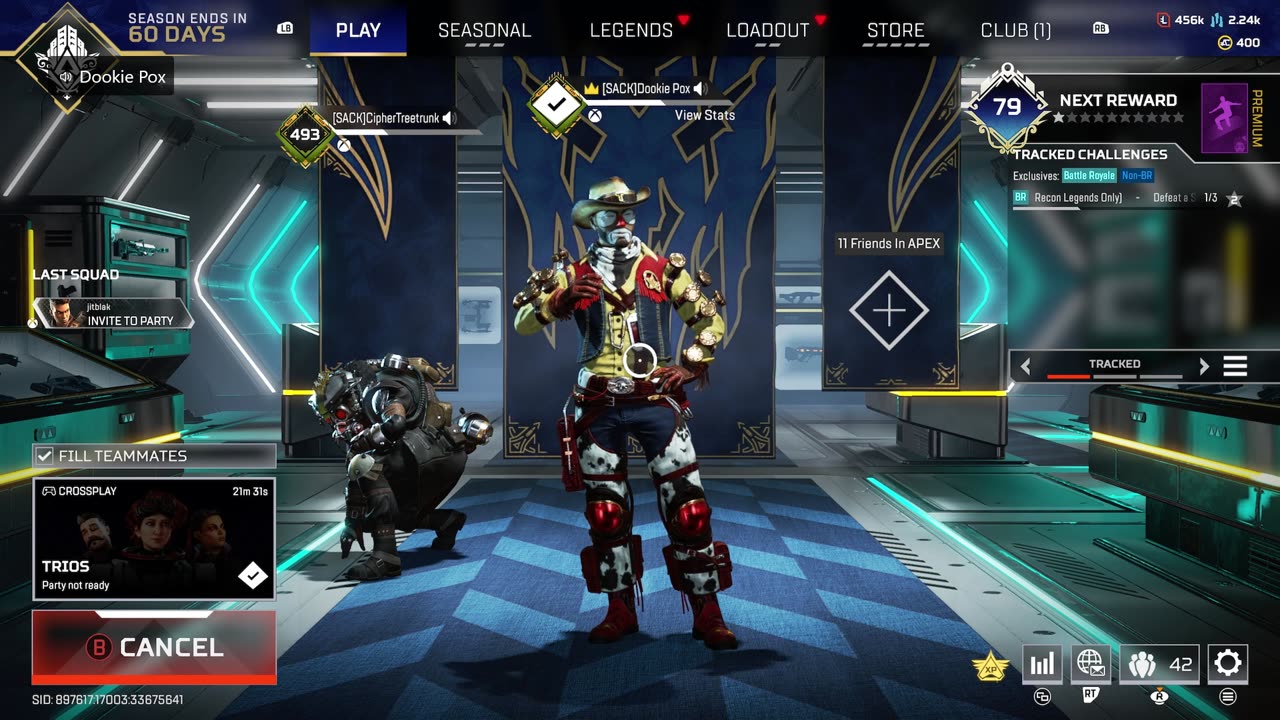Click the Play tab
Screen dimensions: 1280x720
pyautogui.click(x=358, y=30)
